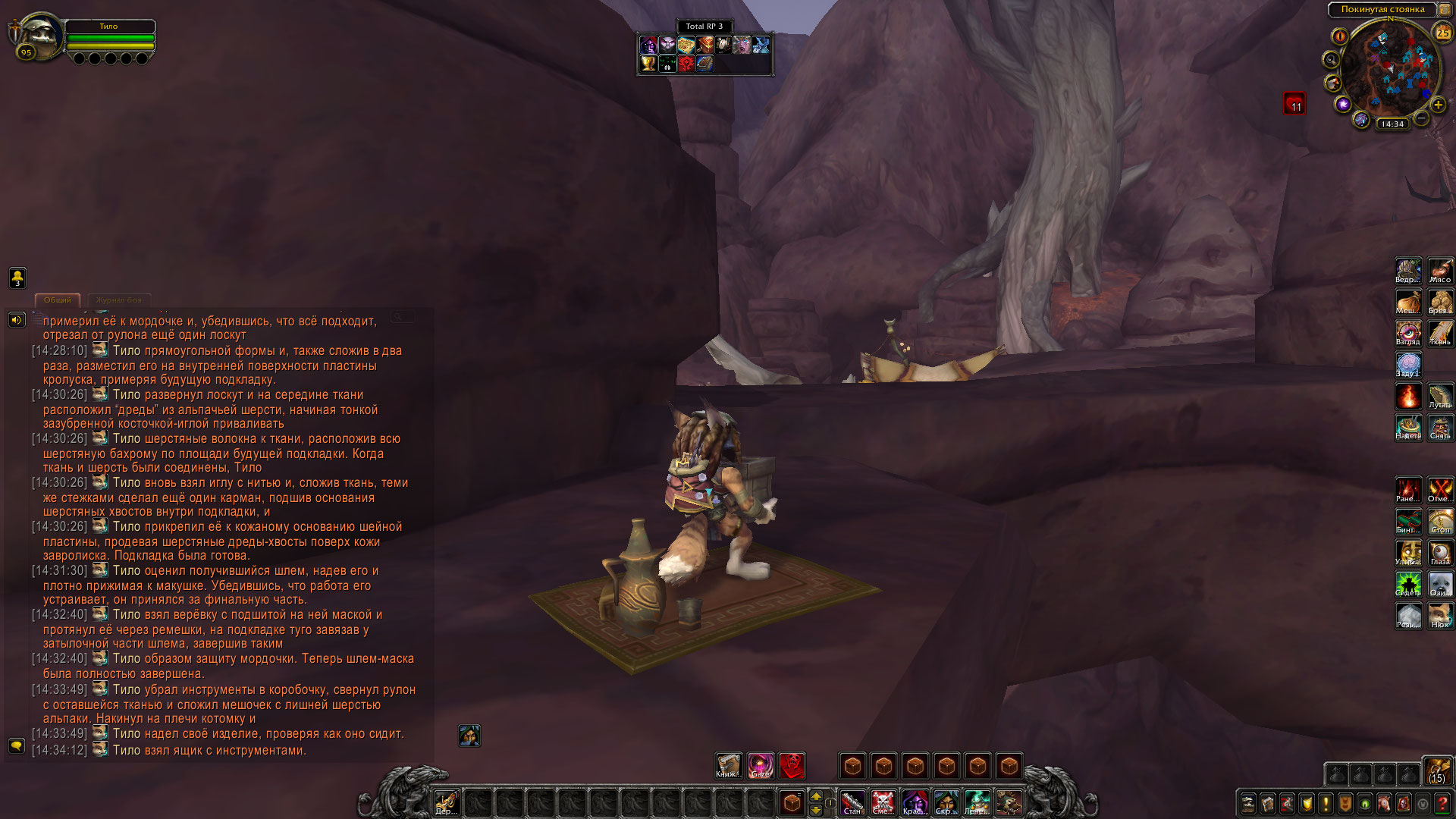Activate the Gaze ability icon
The image size is (1456, 819).
pyautogui.click(x=760, y=766)
